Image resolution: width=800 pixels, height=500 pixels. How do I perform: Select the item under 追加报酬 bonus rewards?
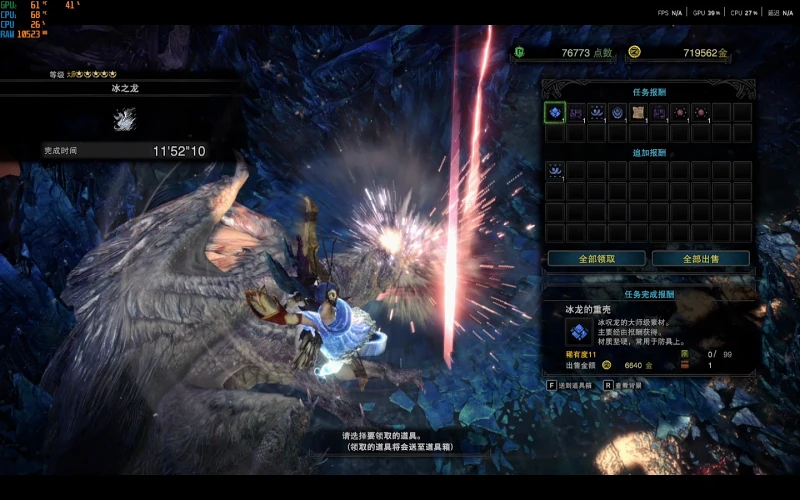(555, 171)
